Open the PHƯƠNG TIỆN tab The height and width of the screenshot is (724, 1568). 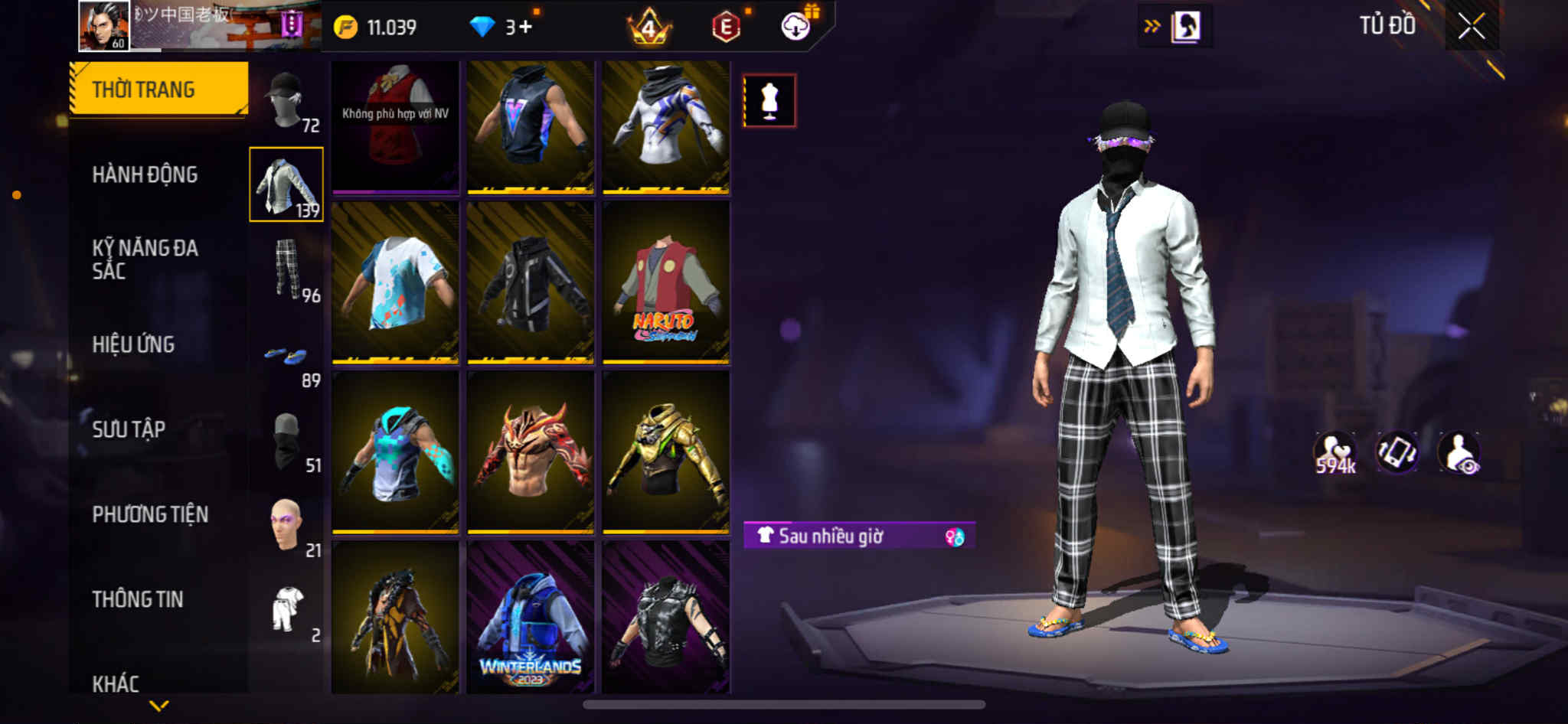[x=150, y=514]
